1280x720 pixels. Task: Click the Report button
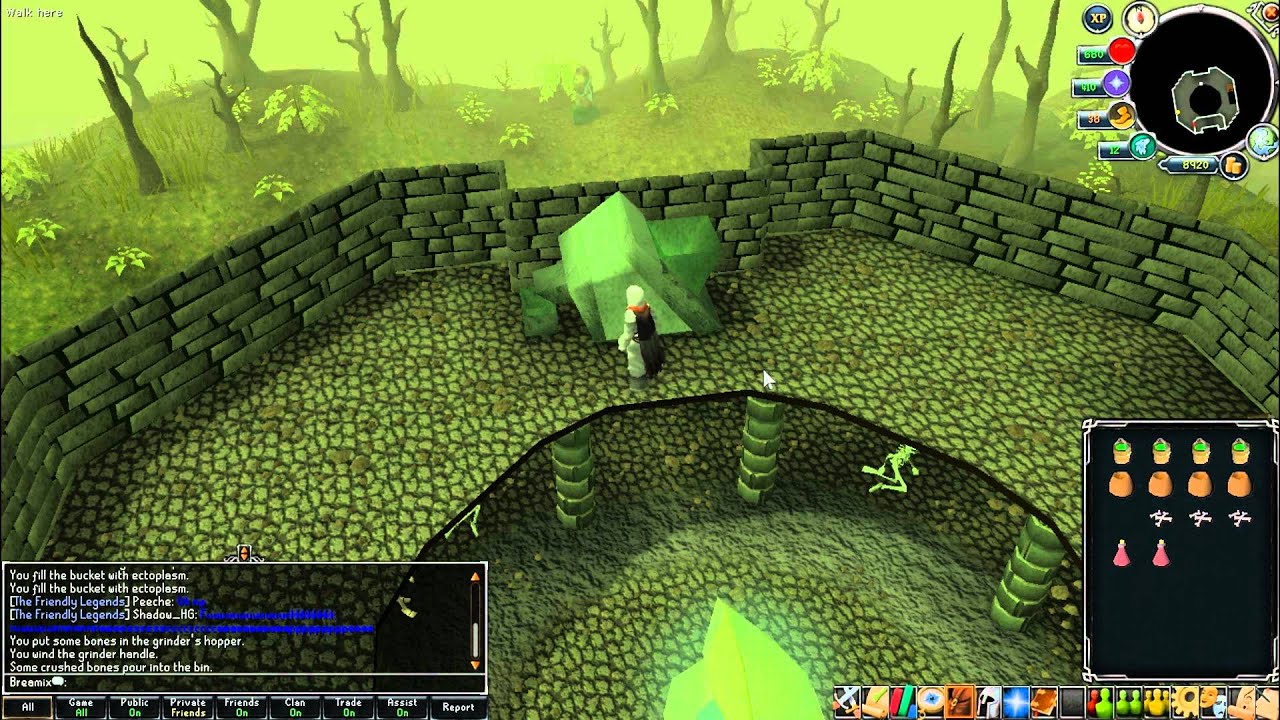click(458, 707)
